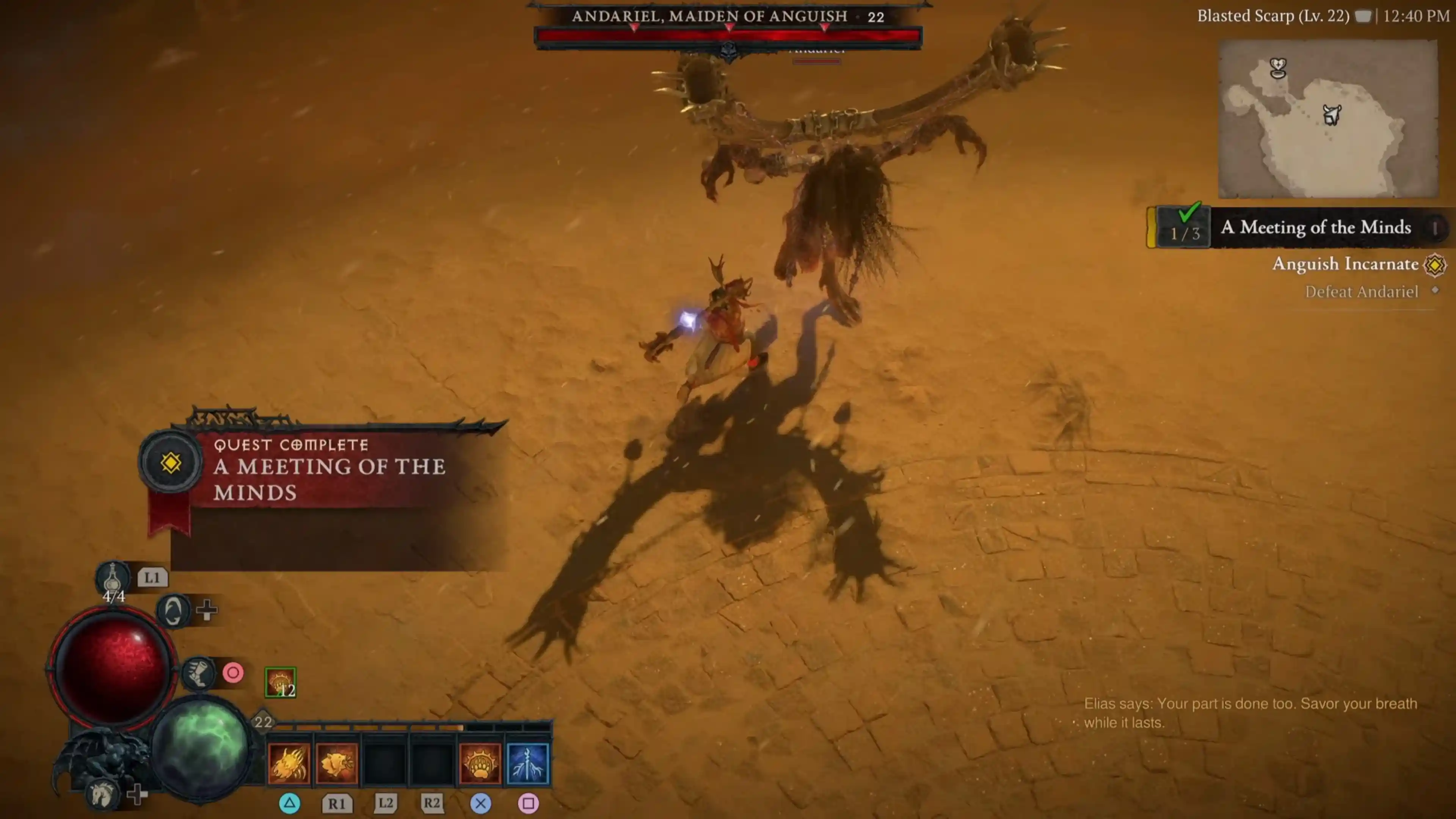Activate the golden claw slash skill
The width and height of the screenshot is (1456, 819).
289,764
